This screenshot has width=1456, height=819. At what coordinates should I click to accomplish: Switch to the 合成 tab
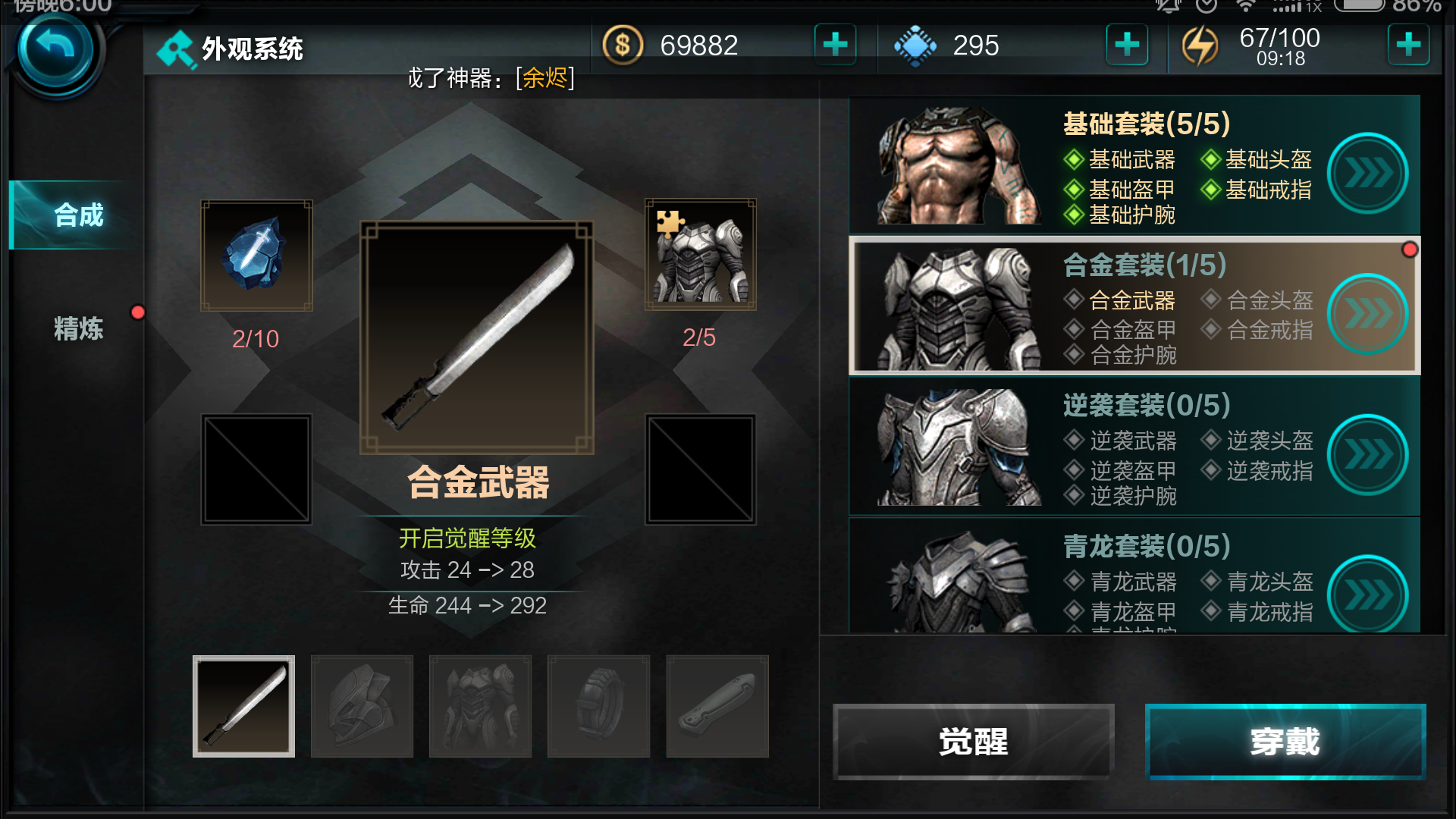(x=77, y=215)
